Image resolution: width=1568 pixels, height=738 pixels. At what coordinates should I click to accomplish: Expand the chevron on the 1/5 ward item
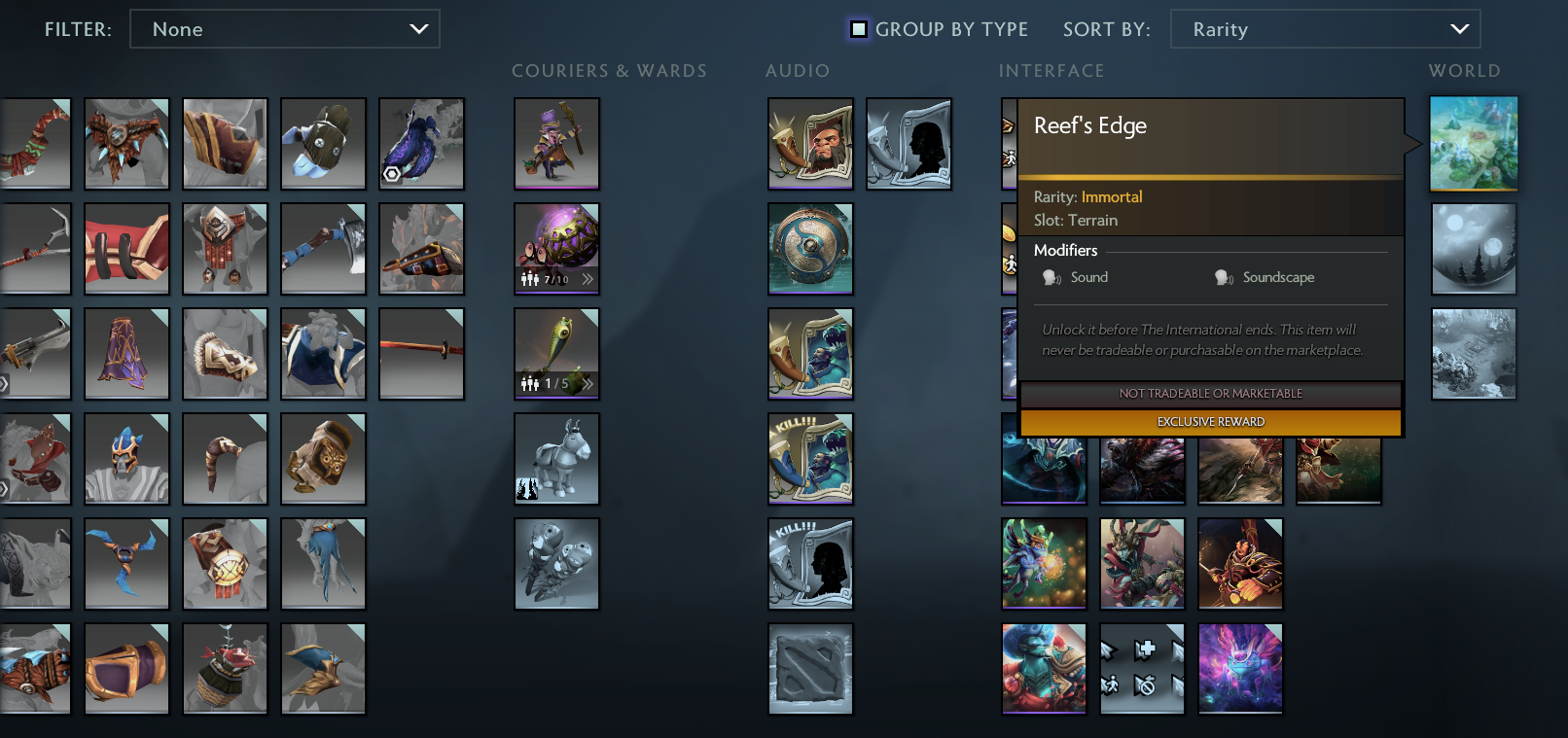coord(588,384)
